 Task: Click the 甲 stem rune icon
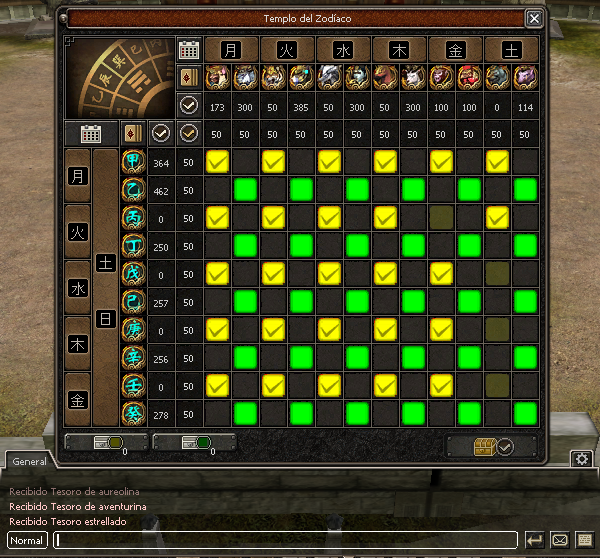[133, 161]
